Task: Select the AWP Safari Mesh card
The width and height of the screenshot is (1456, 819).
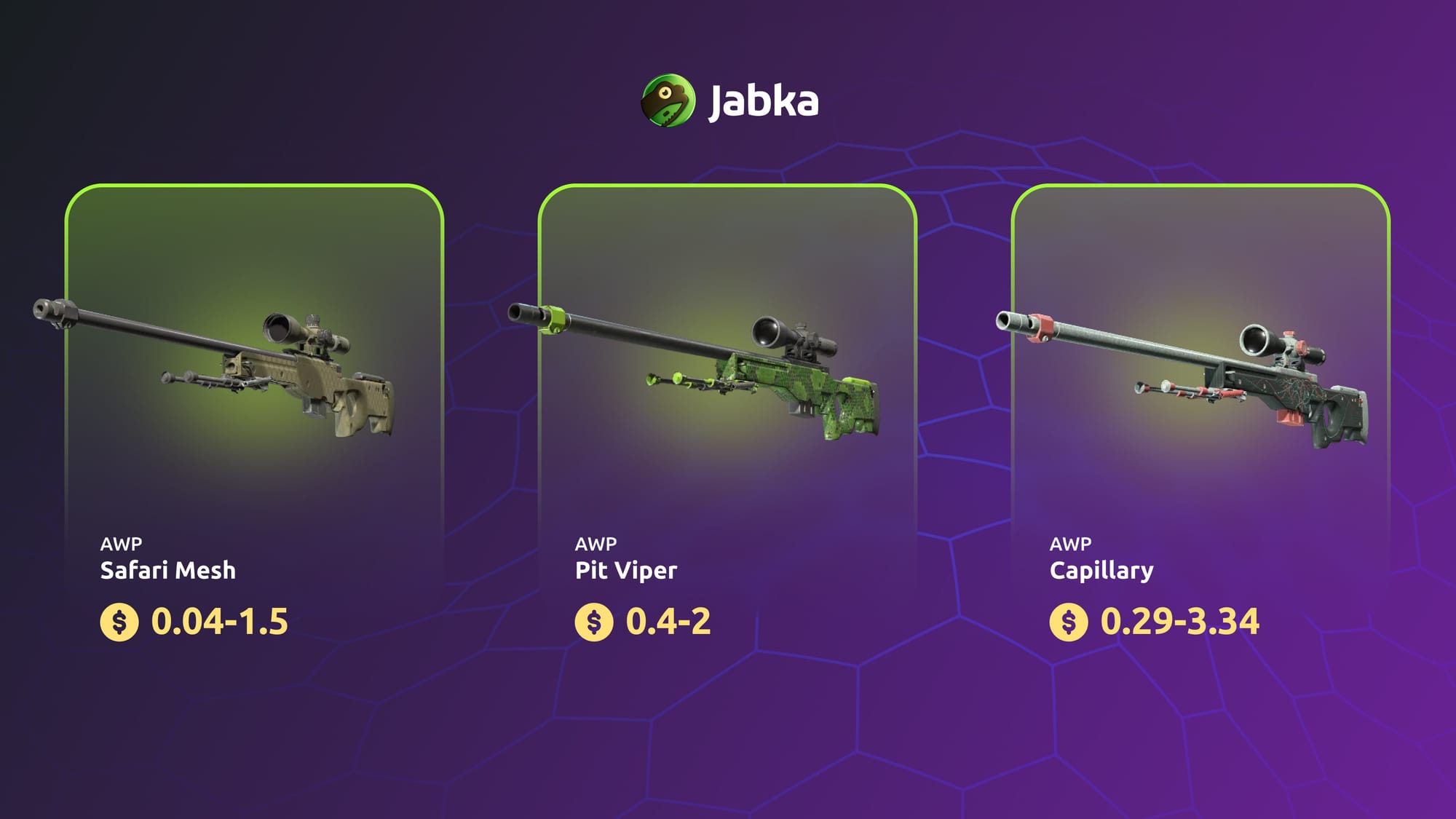Action: click(x=254, y=422)
